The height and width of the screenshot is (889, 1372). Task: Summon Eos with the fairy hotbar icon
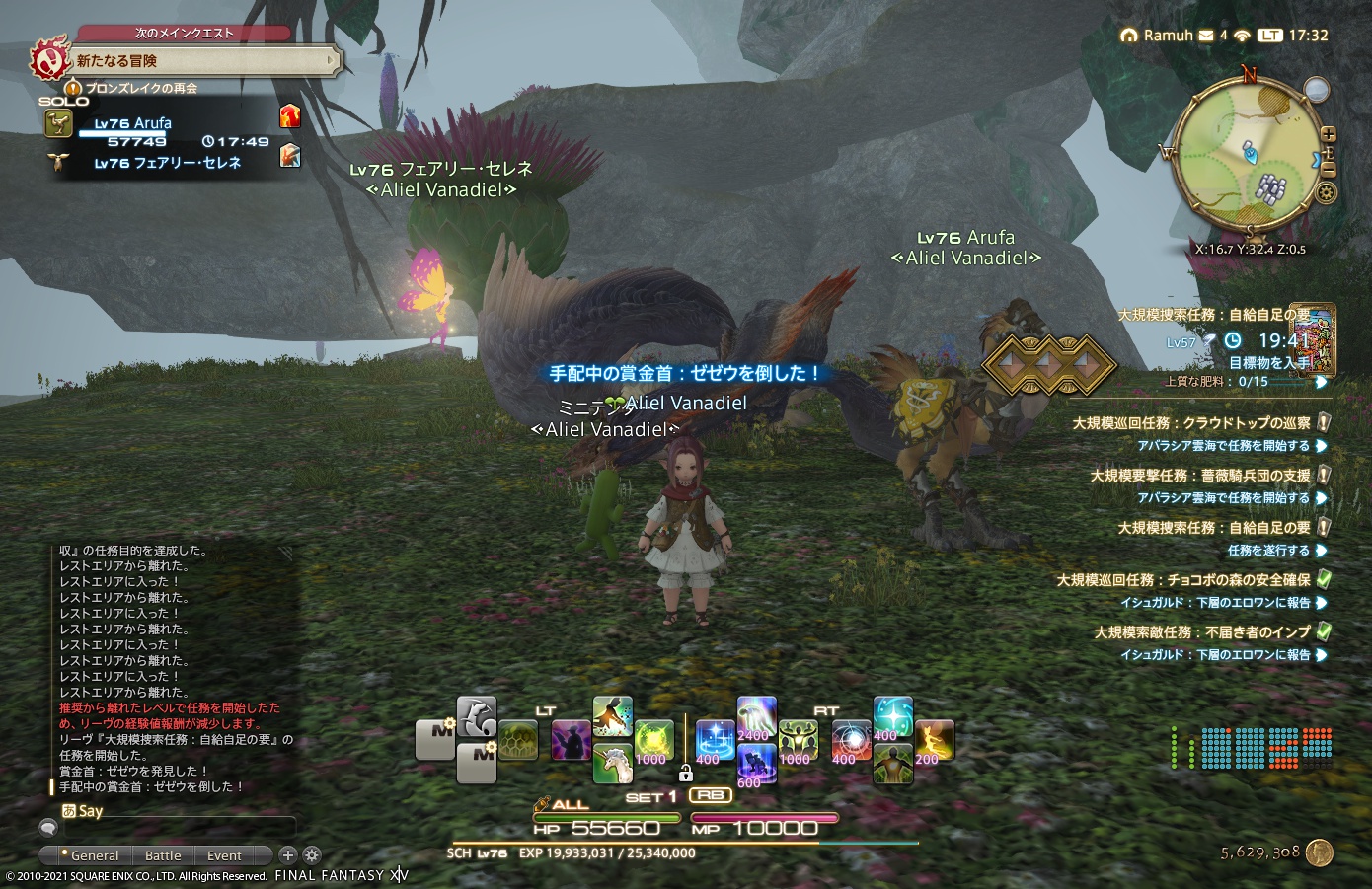click(933, 738)
